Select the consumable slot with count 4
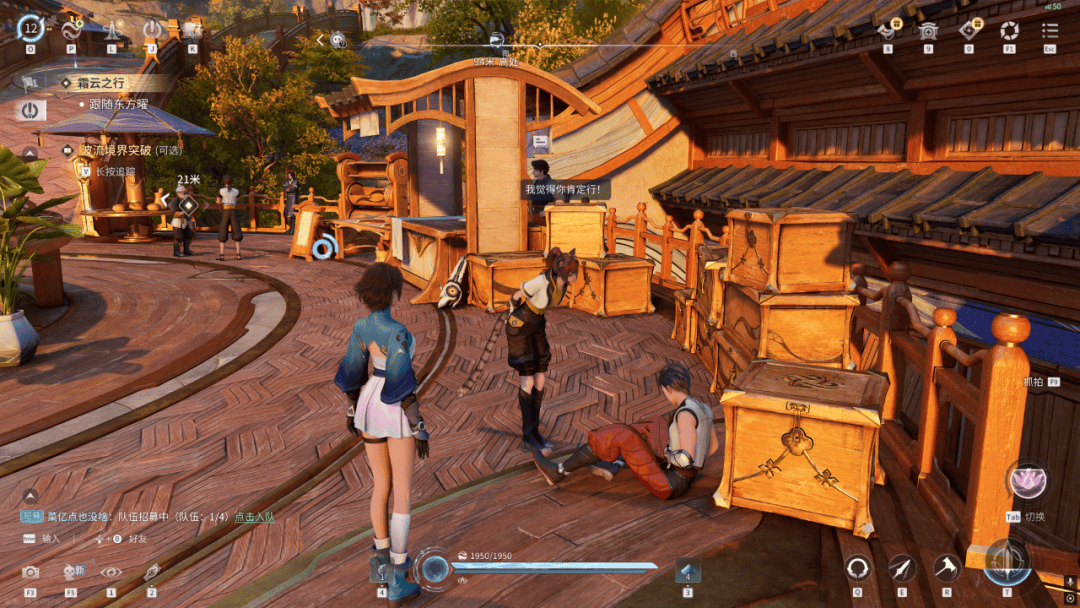This screenshot has height=608, width=1080. [x=688, y=572]
